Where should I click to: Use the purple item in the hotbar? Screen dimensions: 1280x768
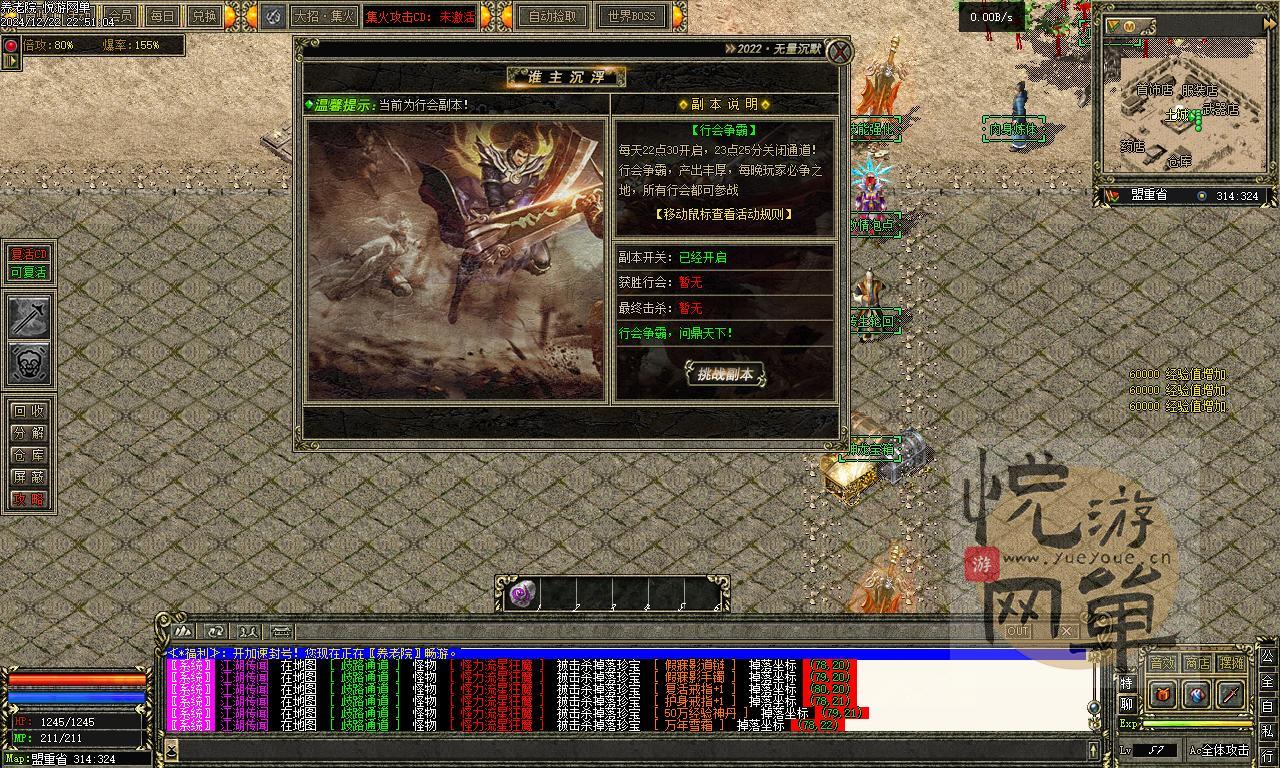point(523,593)
